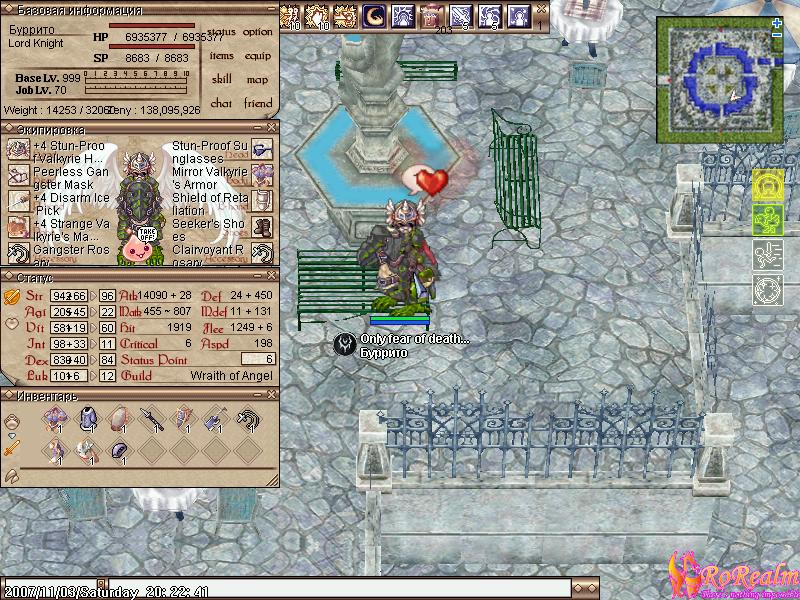
Task: Close the equipment window
Action: tap(272, 129)
